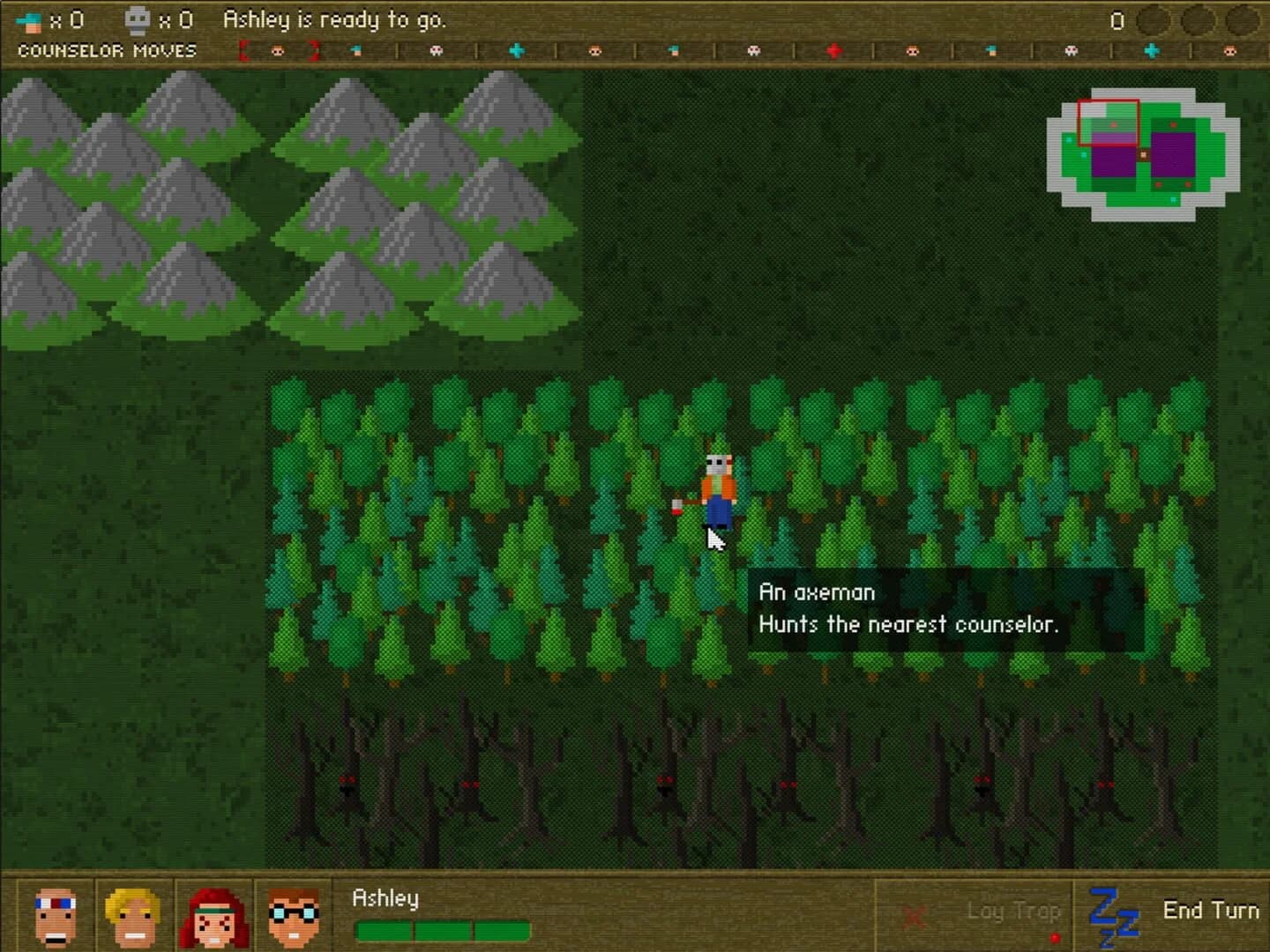Click the small counselor icon on the turn timeline
The width and height of the screenshot is (1270, 952).
357,51
